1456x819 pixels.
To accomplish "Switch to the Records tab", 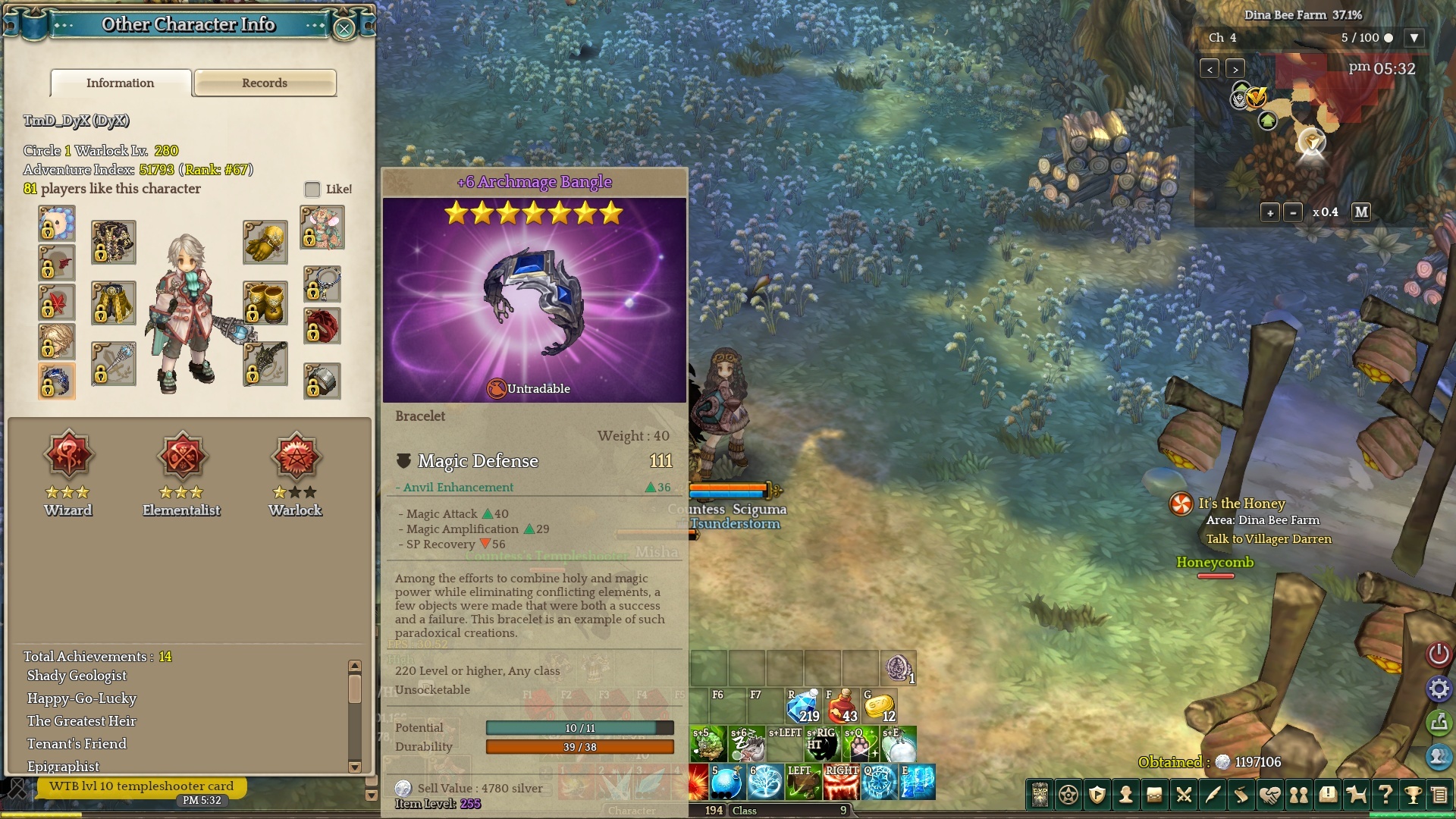I will click(265, 83).
